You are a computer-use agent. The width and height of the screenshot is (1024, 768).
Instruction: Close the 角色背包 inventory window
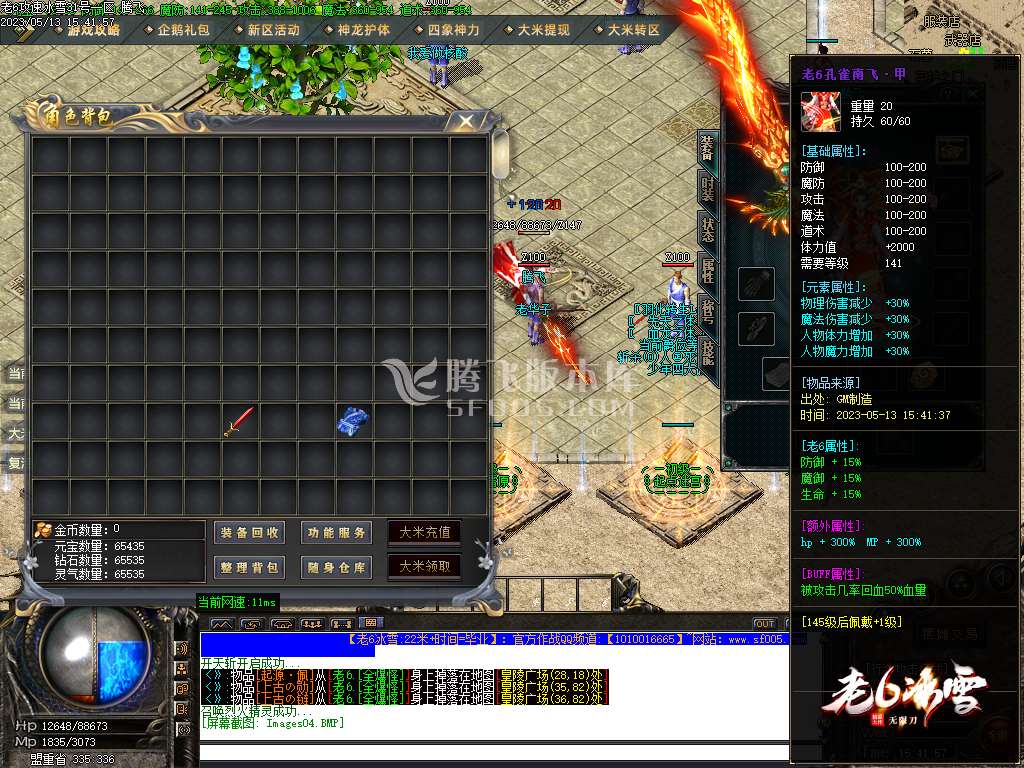click(465, 121)
